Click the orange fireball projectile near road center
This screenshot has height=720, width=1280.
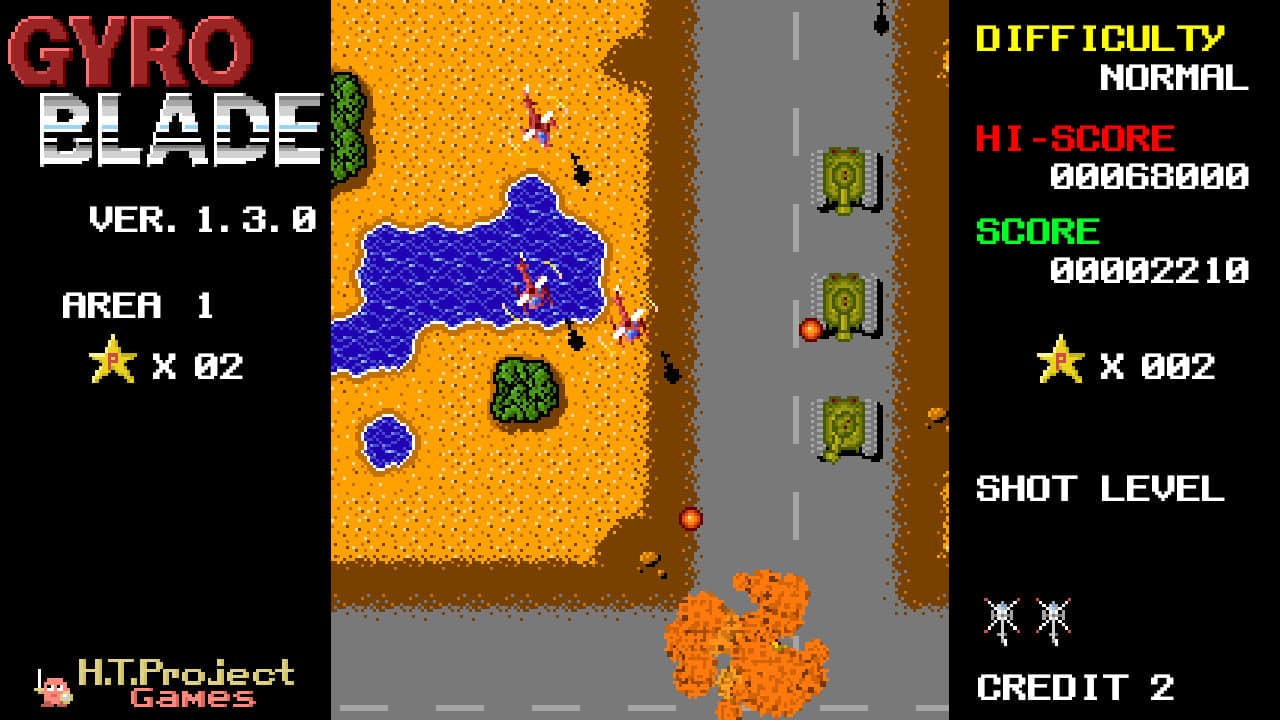(x=691, y=519)
